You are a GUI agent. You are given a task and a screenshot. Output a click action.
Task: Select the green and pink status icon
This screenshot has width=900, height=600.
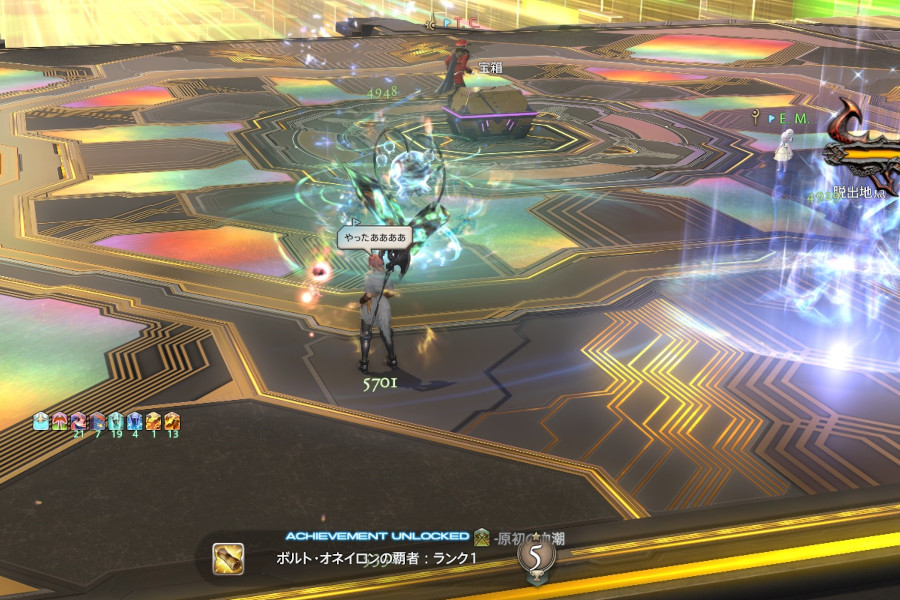pyautogui.click(x=59, y=422)
